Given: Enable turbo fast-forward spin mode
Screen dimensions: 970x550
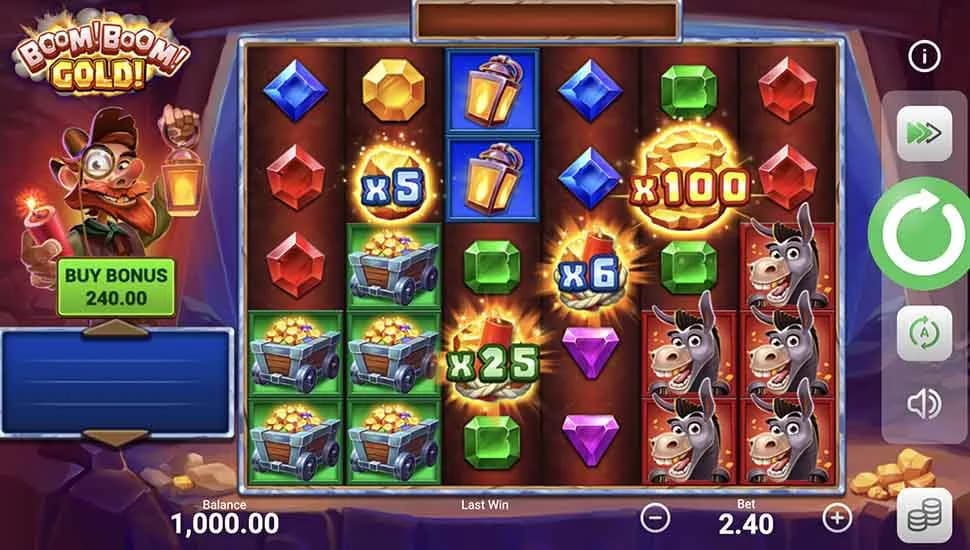Looking at the screenshot, I should tap(923, 134).
